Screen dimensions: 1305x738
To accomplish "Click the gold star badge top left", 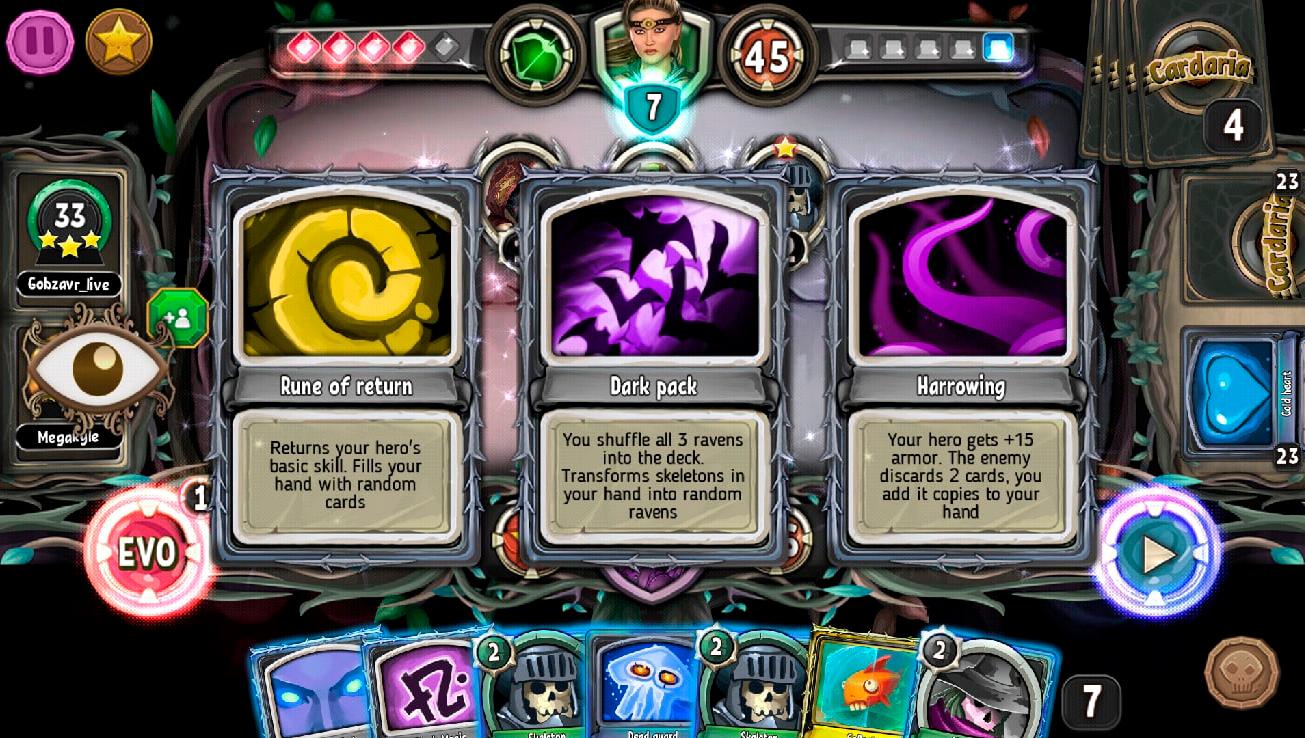I will pyautogui.click(x=120, y=40).
